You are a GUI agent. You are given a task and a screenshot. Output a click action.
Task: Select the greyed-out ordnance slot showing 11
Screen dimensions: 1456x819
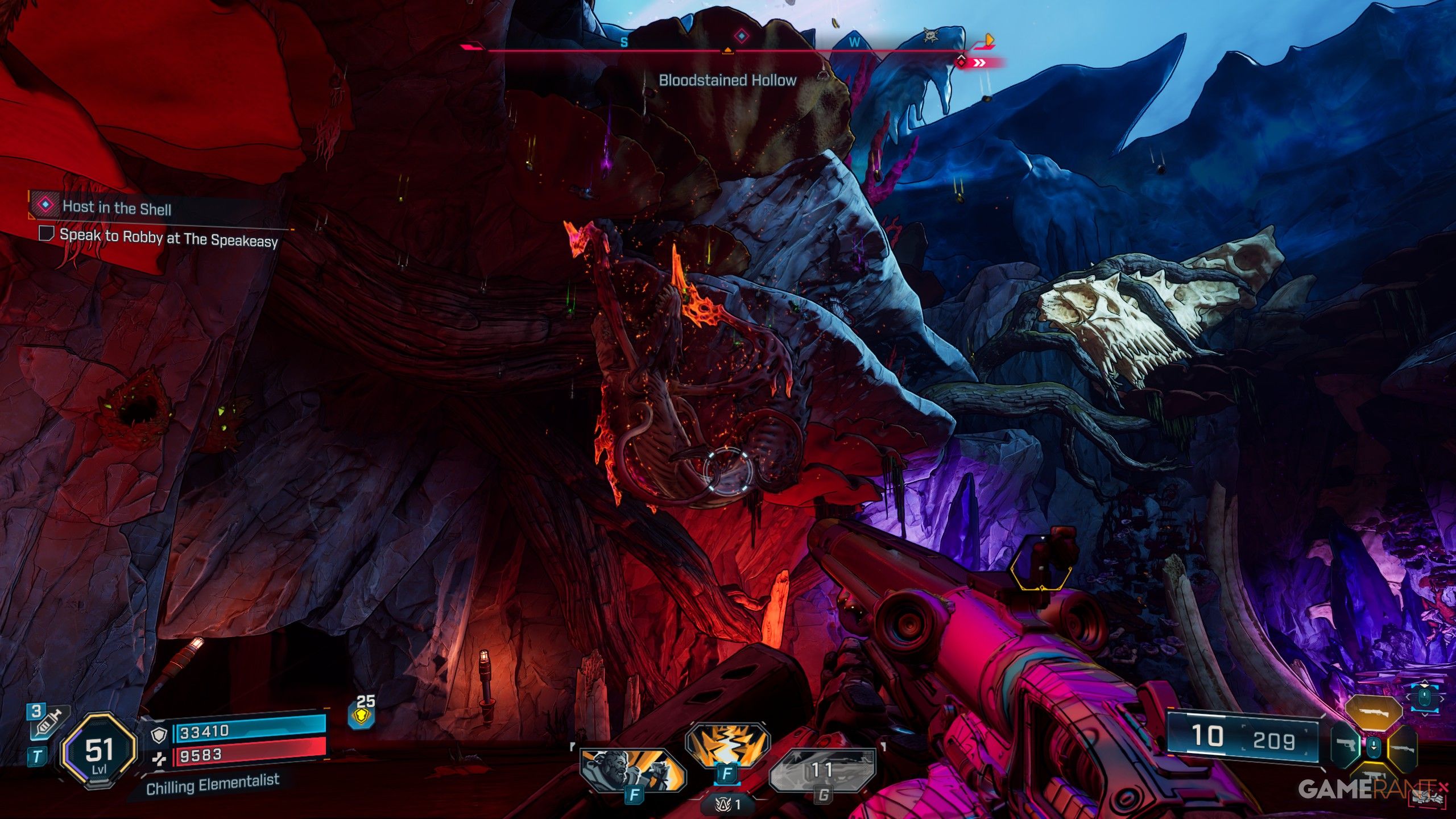tap(822, 770)
